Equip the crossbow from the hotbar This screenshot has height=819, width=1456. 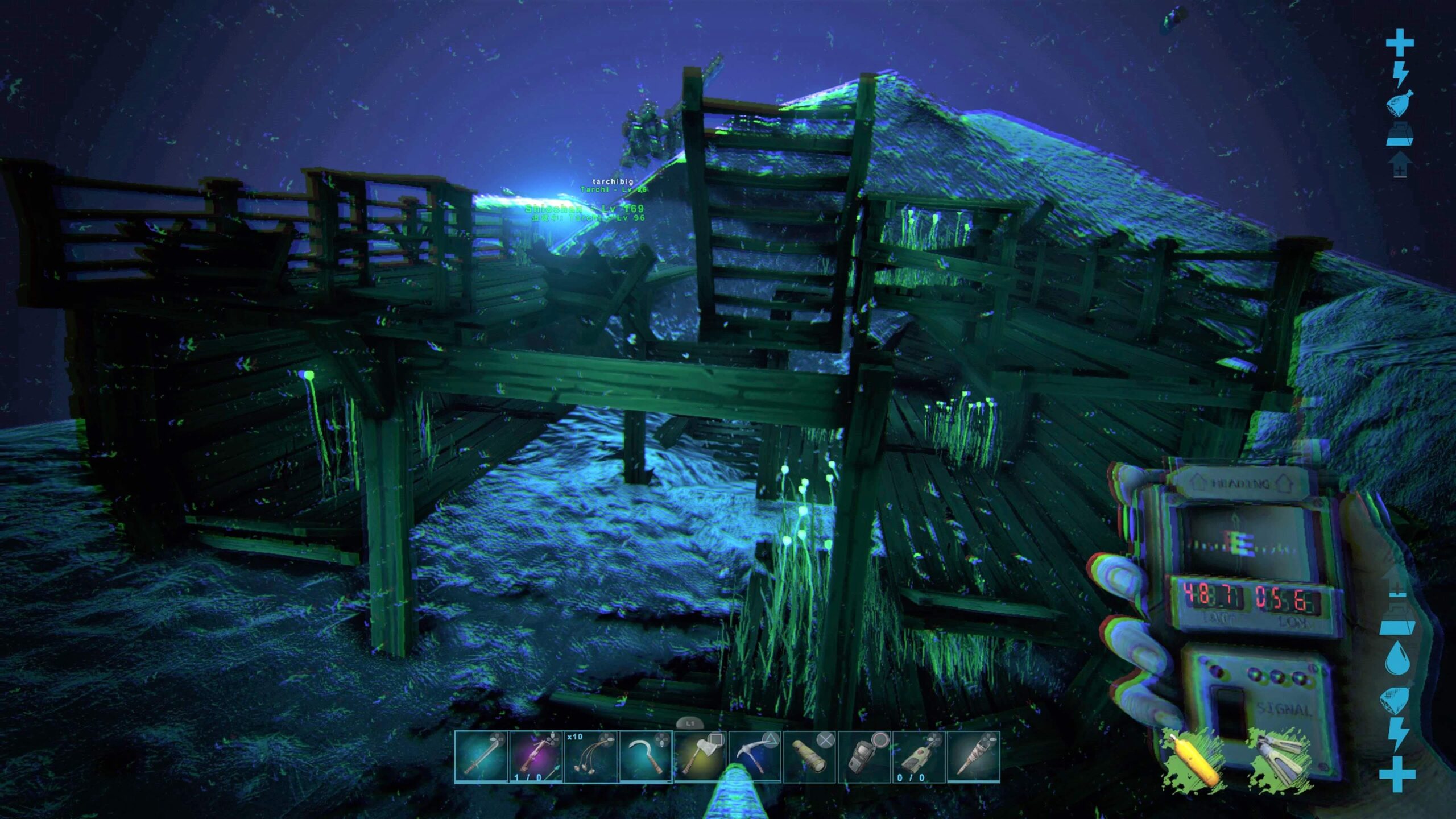[x=536, y=758]
